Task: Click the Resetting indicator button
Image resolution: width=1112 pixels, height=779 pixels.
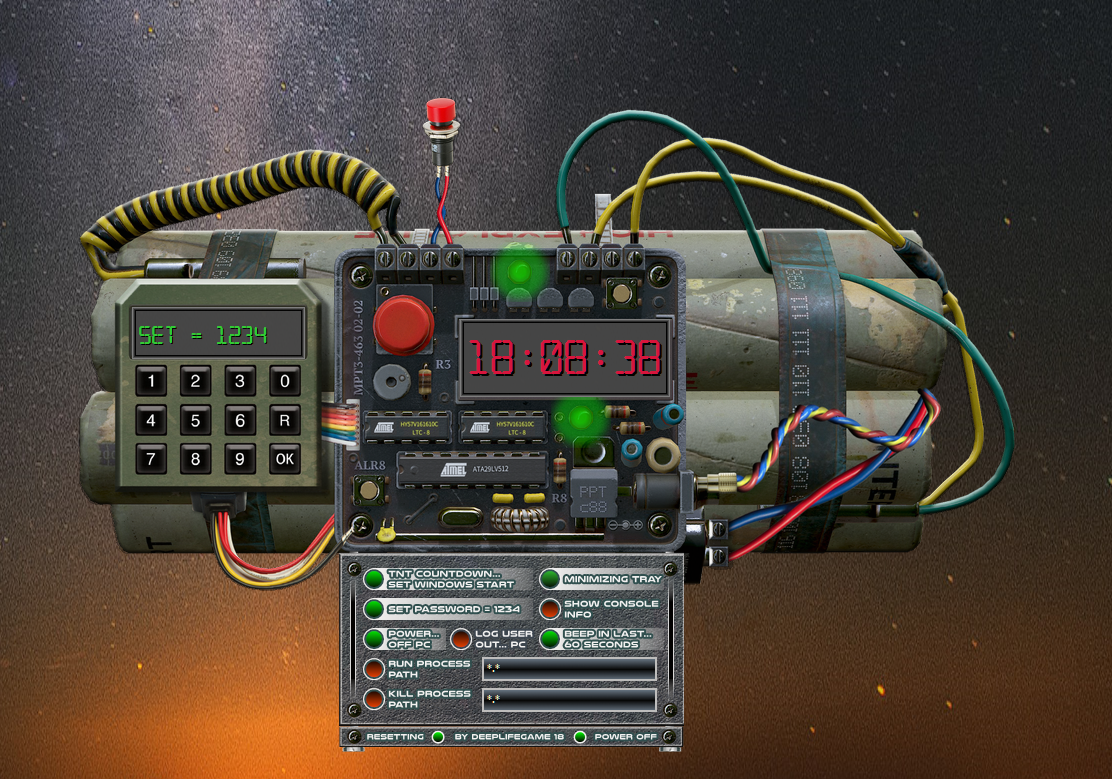Action: click(x=438, y=737)
